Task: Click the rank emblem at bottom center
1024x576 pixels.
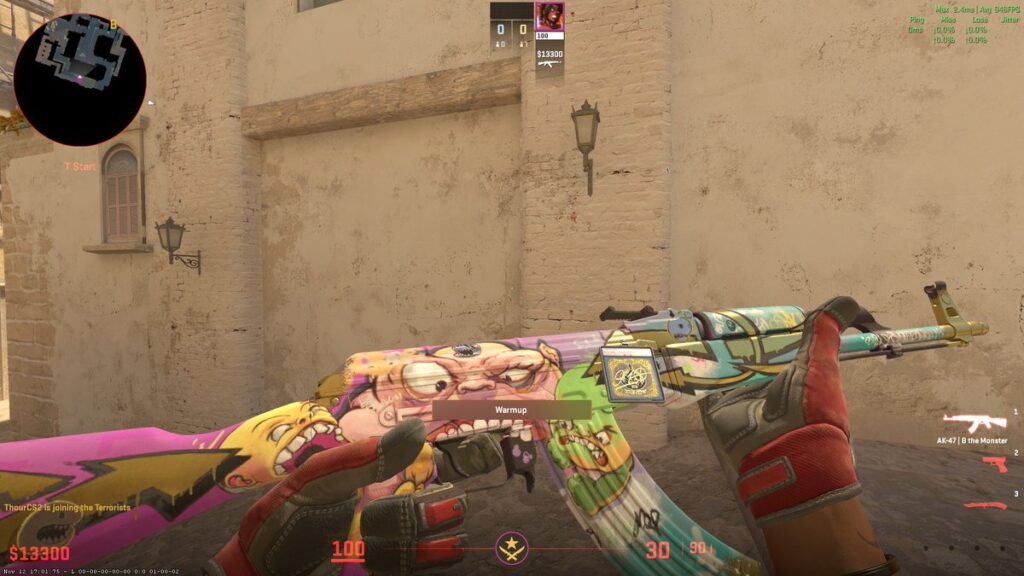Action: (512, 548)
